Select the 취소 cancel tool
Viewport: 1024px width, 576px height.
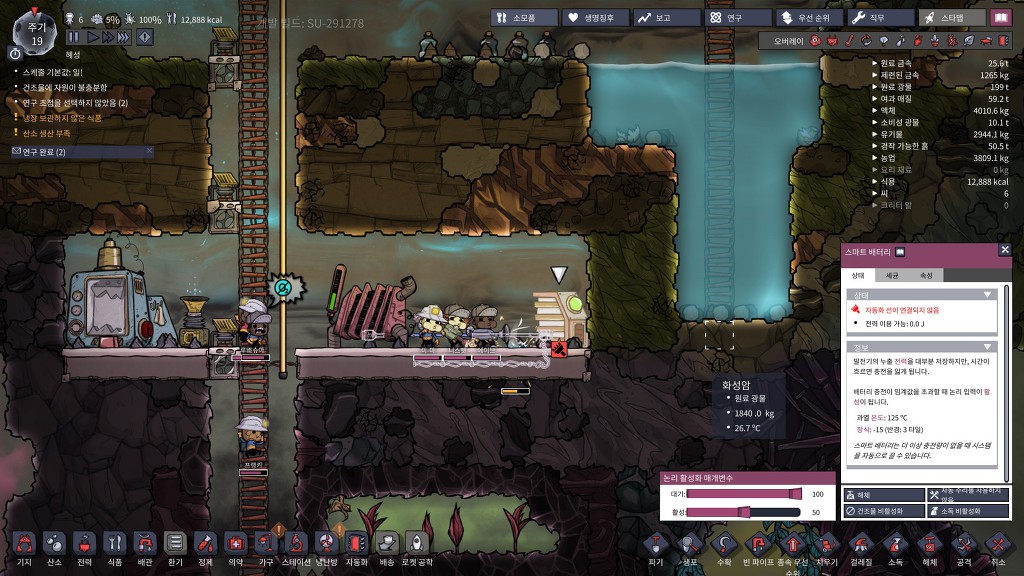[997, 546]
